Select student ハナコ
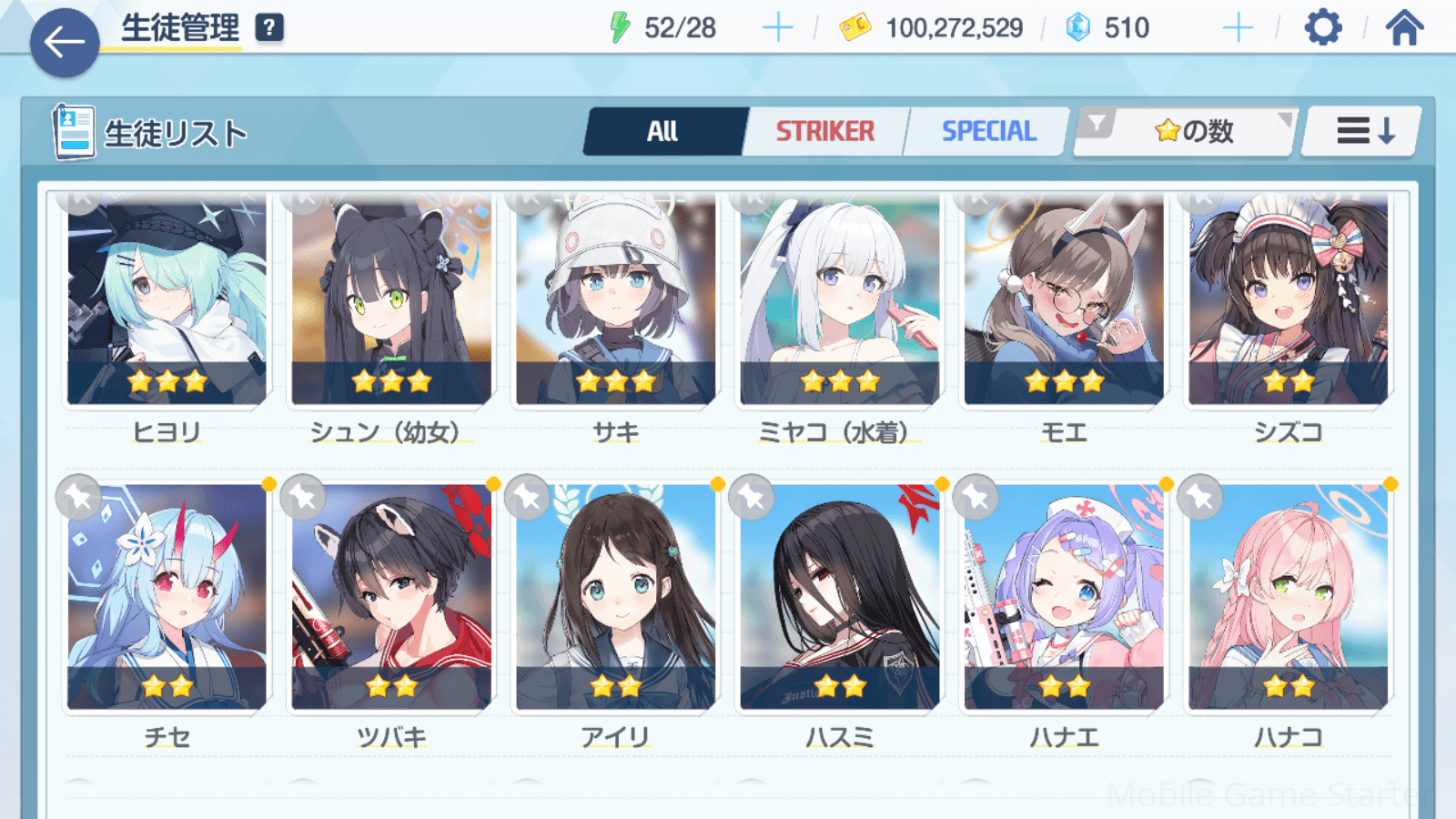This screenshot has width=1456, height=819. point(1289,597)
